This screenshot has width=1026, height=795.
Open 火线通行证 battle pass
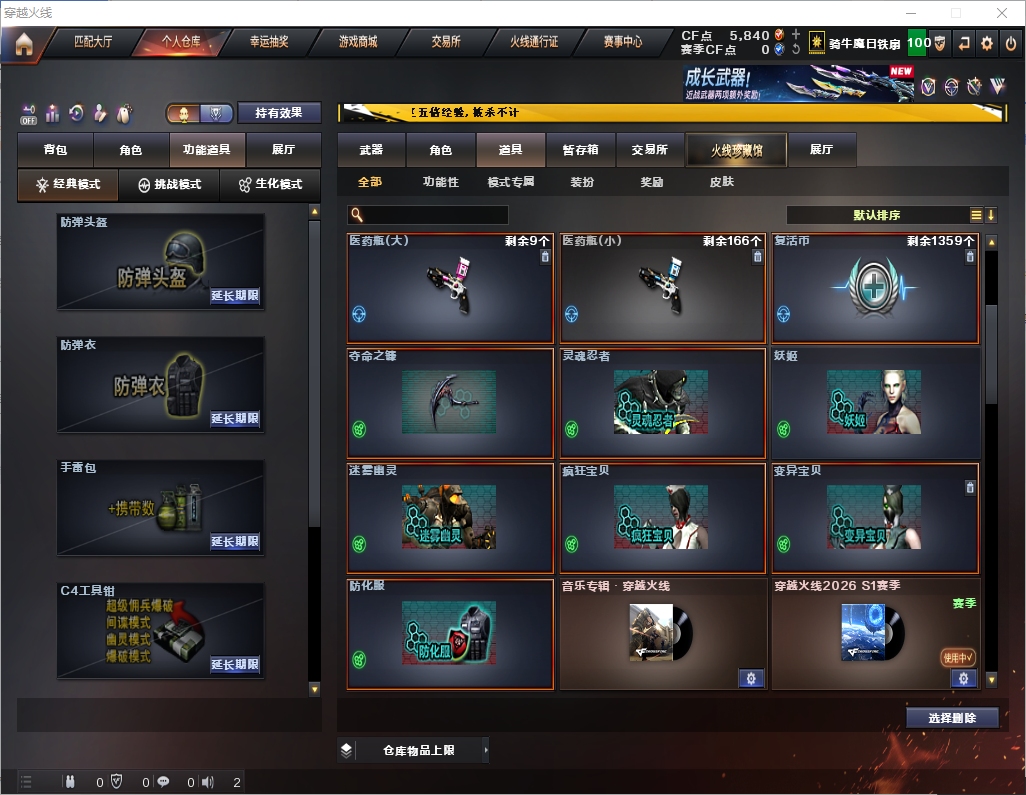534,43
